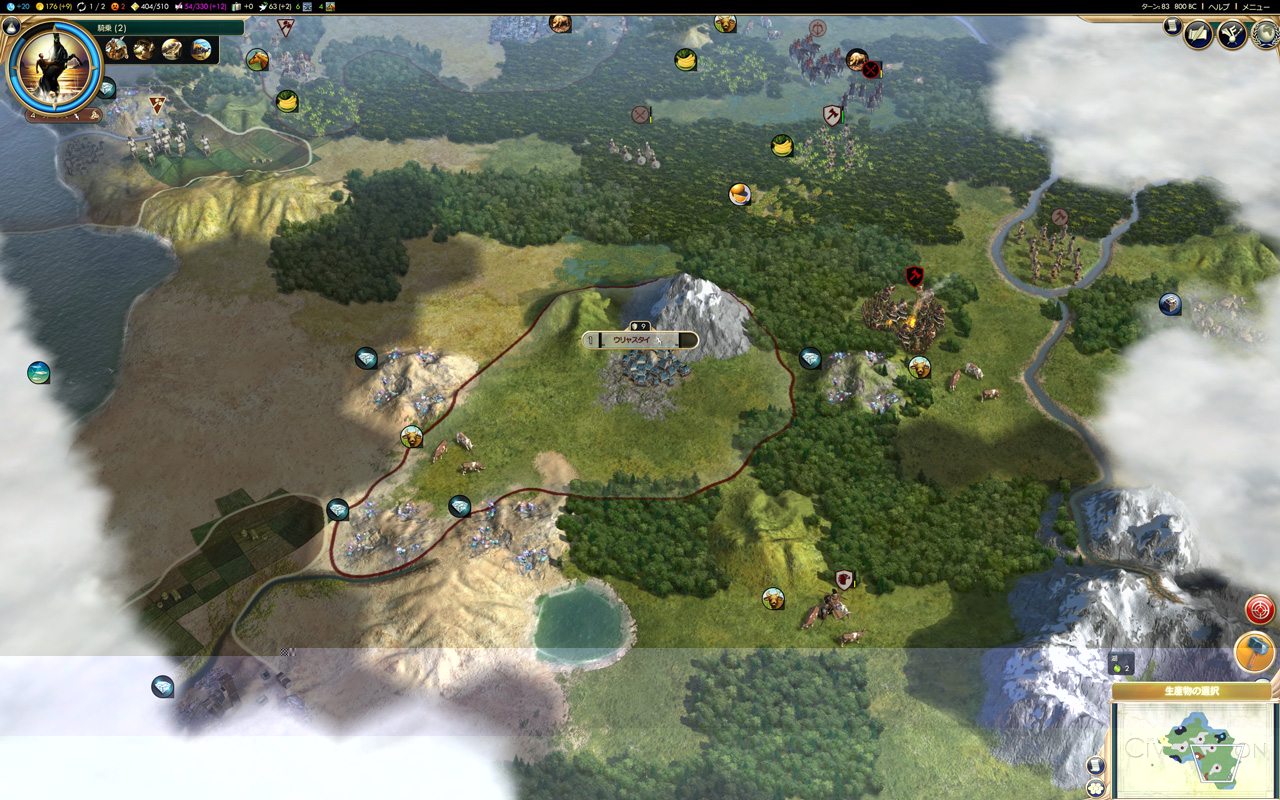Toggle the hex-cluster map options button near the minimap
This screenshot has width=1280, height=800.
click(1095, 787)
